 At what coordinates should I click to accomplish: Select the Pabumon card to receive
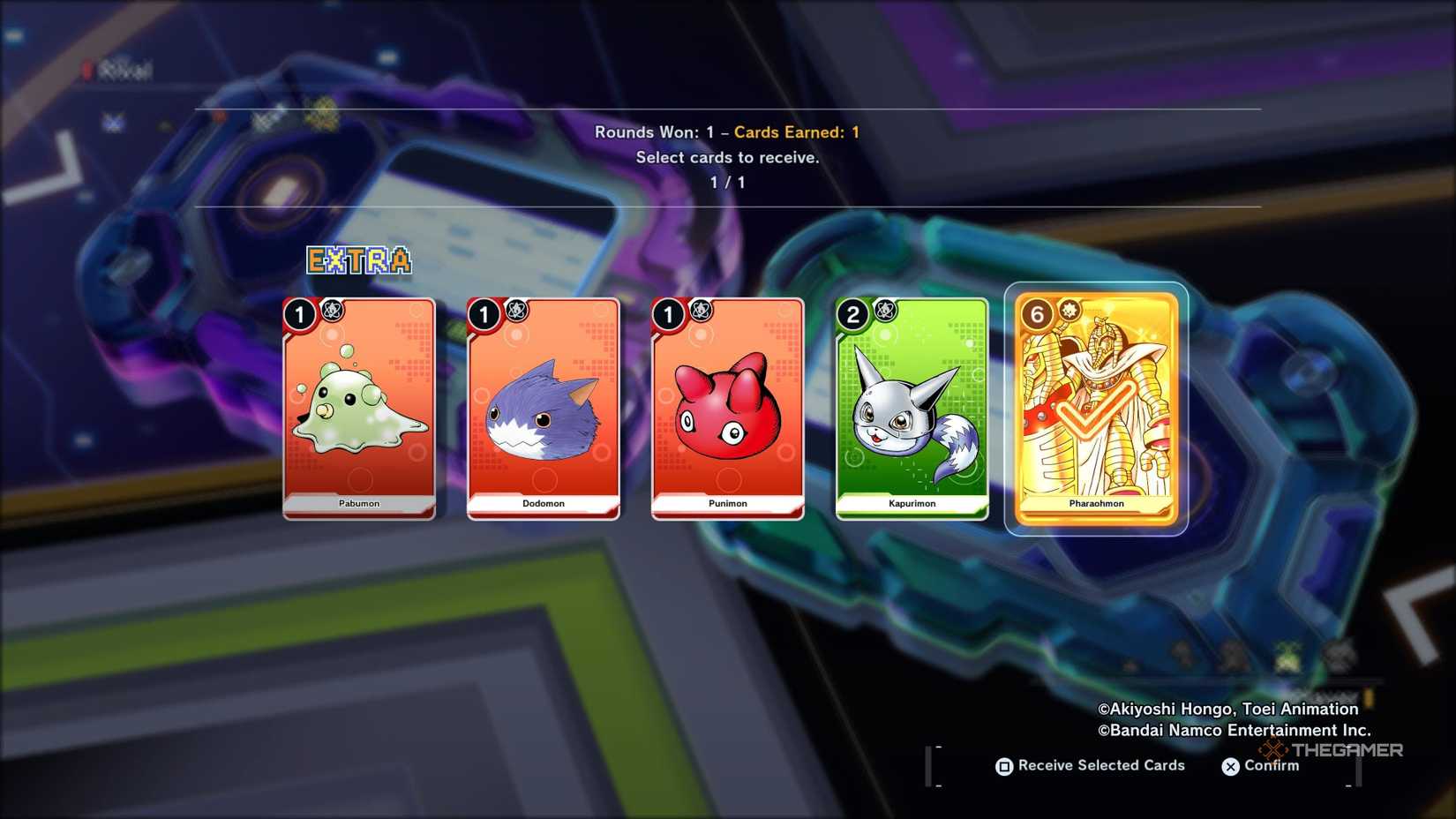(358, 410)
